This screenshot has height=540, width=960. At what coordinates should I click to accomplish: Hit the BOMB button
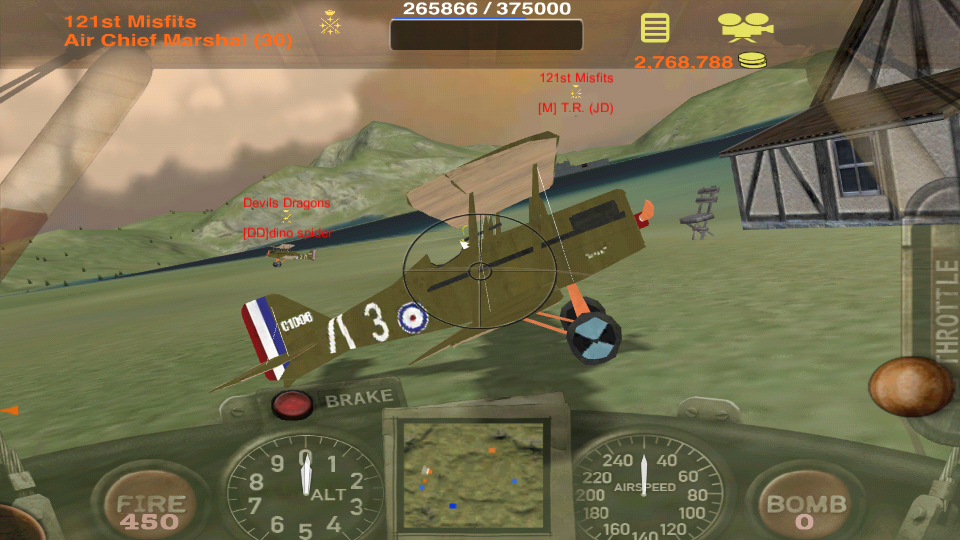click(x=805, y=510)
